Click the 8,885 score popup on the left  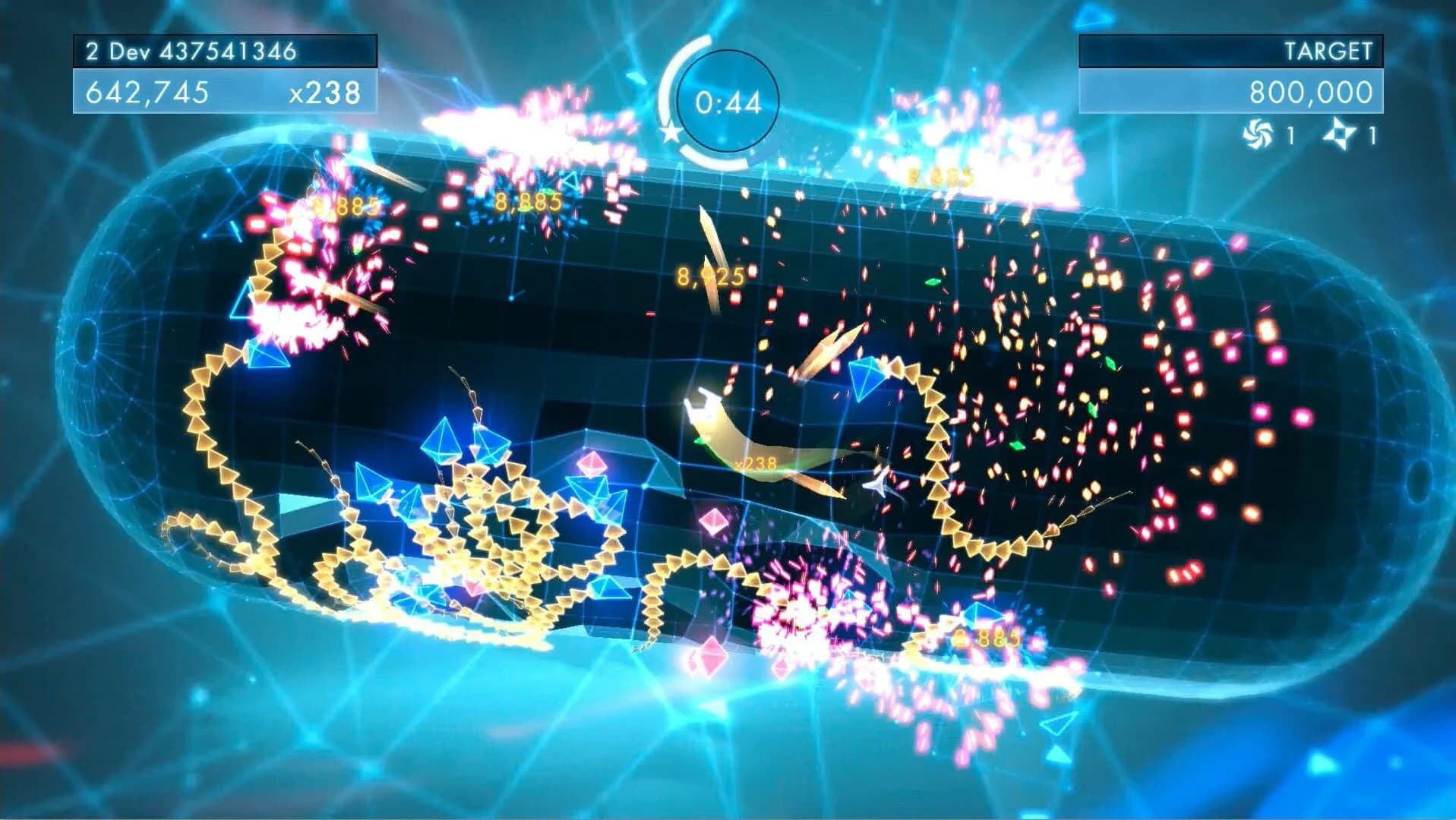(x=346, y=203)
